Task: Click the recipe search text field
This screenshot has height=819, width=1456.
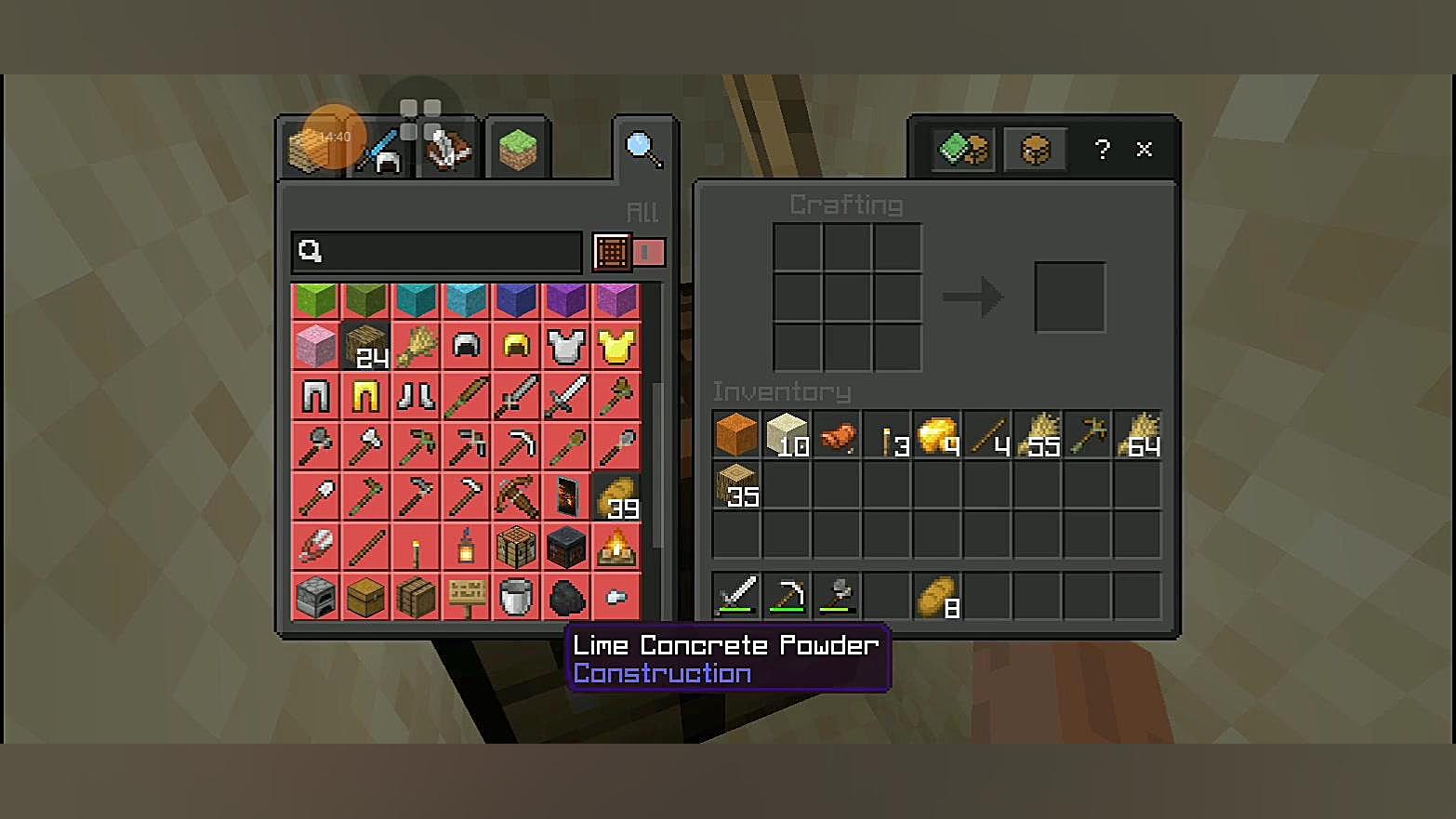Action: (437, 251)
